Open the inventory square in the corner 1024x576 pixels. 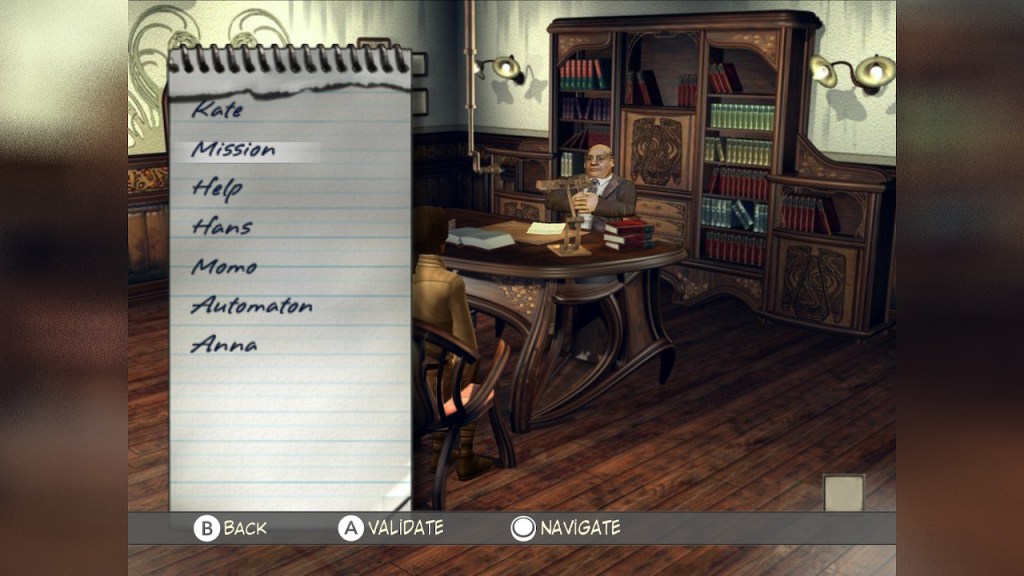coord(843,492)
